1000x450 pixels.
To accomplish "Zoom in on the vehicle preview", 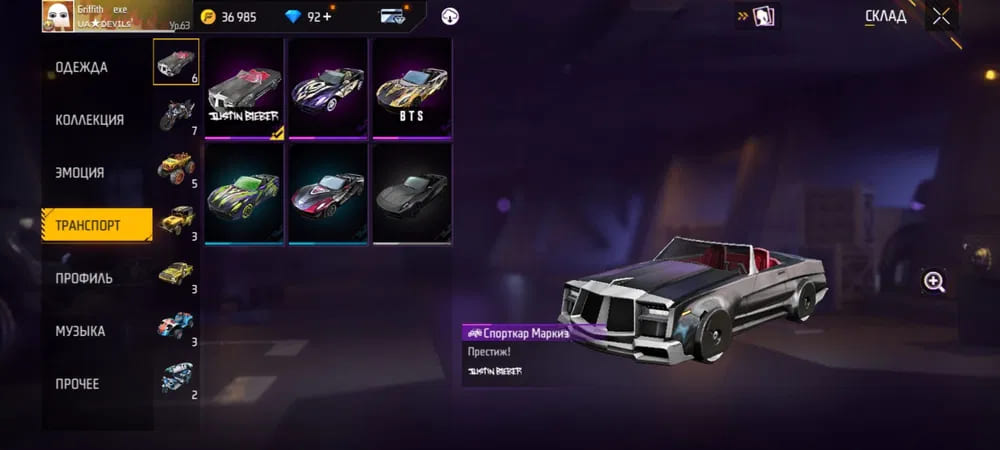I will [x=934, y=282].
